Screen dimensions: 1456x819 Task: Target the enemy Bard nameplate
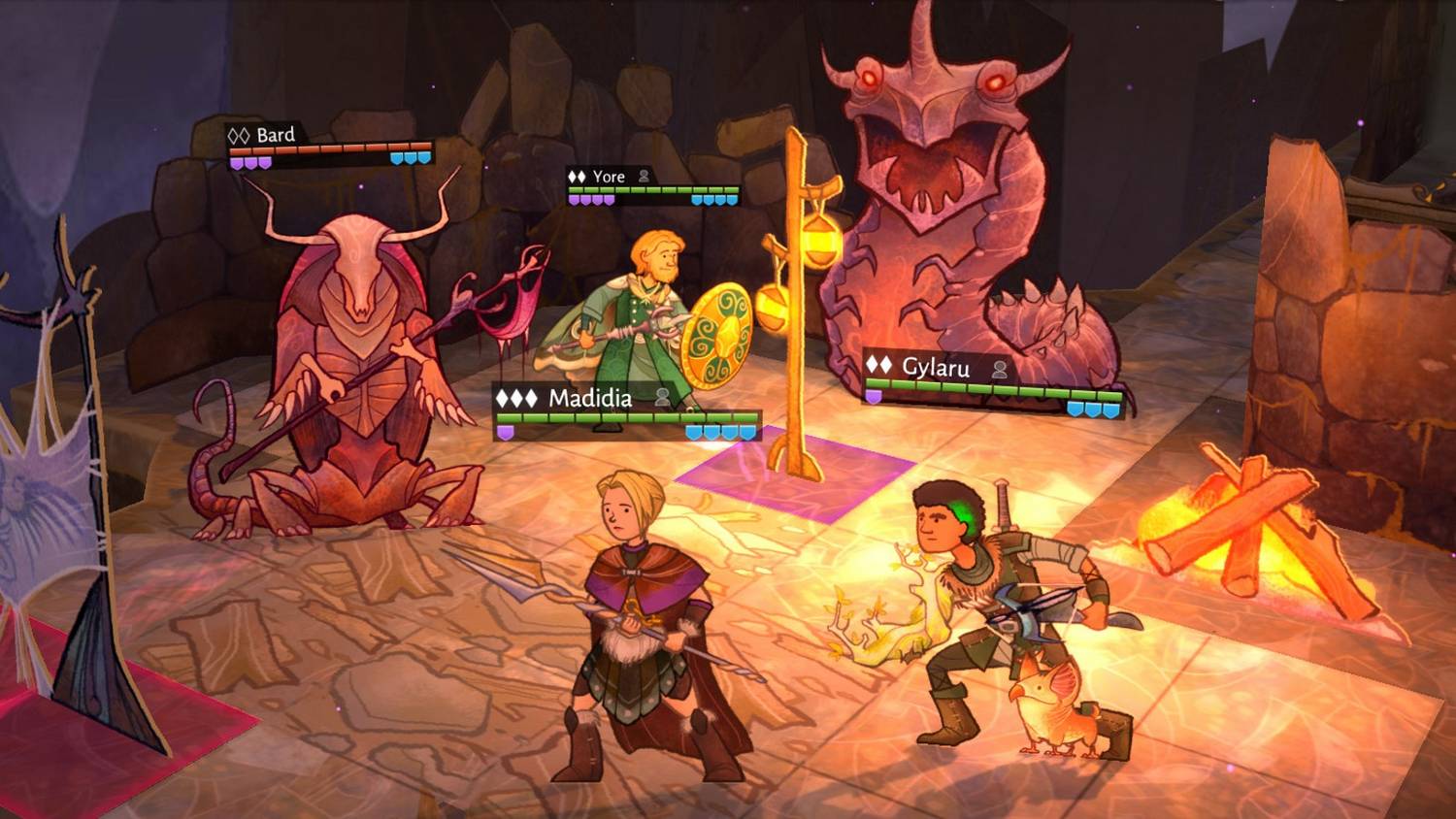point(275,135)
